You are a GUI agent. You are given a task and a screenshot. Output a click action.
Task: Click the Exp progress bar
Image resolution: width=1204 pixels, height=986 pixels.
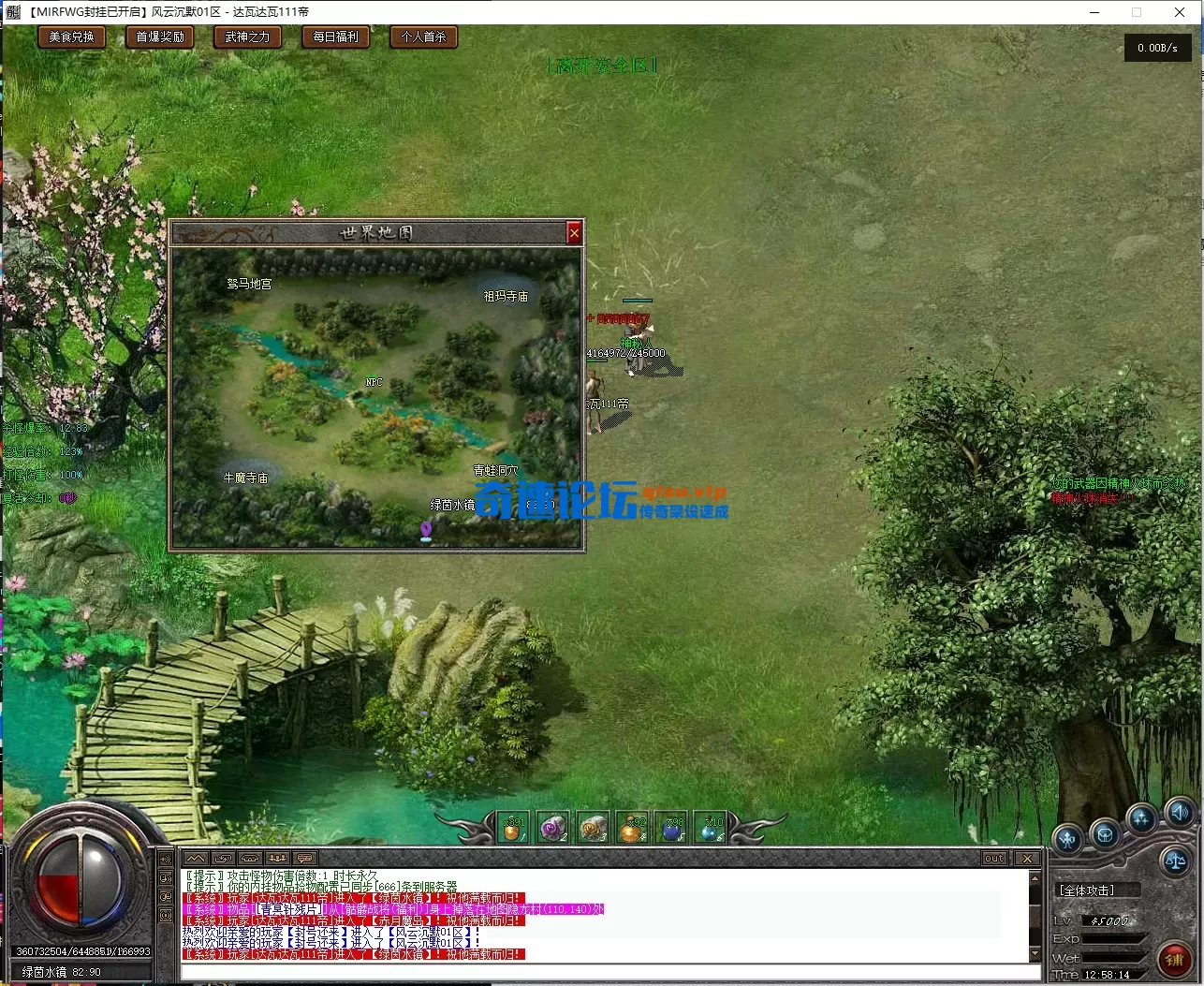1112,938
